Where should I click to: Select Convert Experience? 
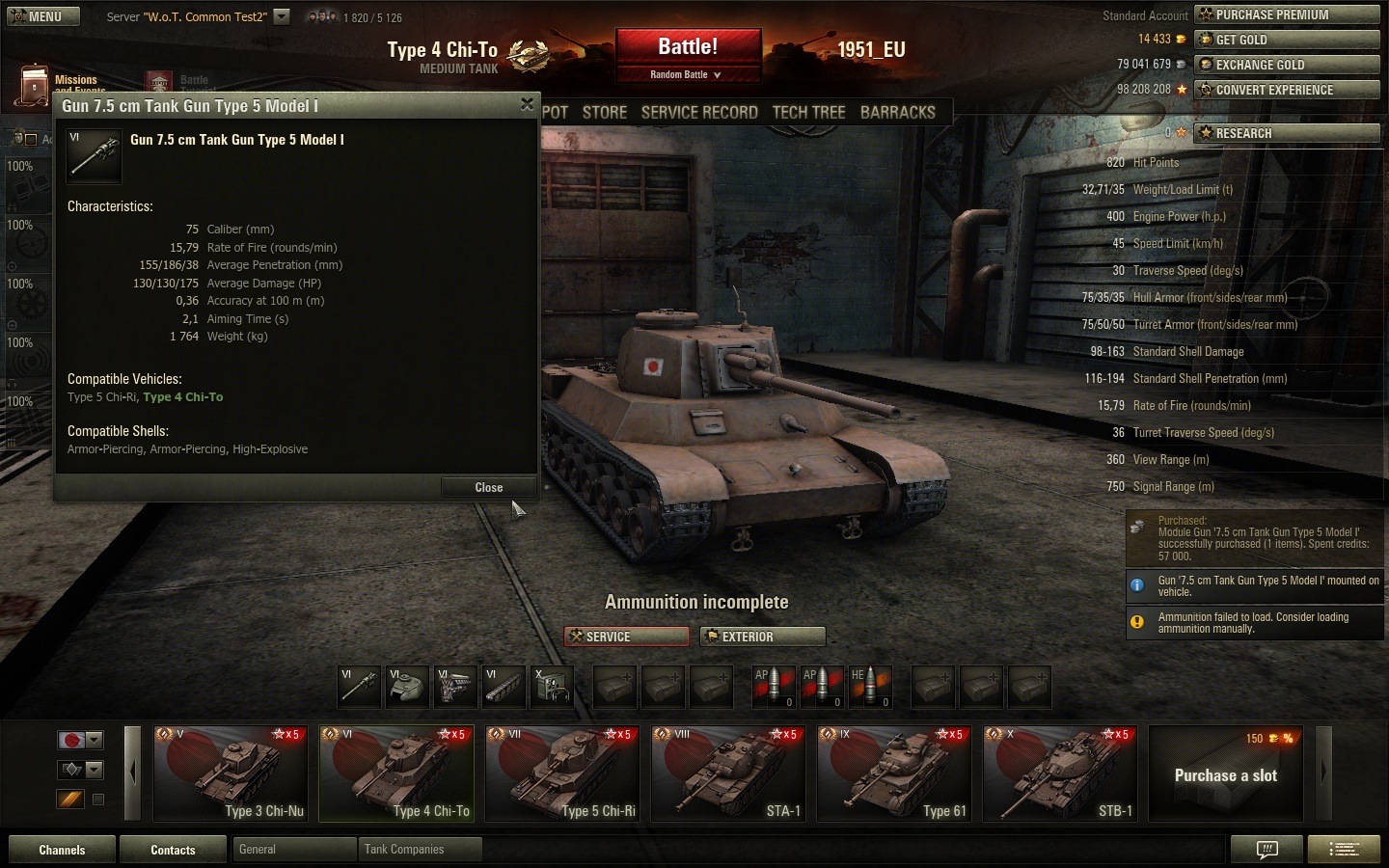point(1286,90)
